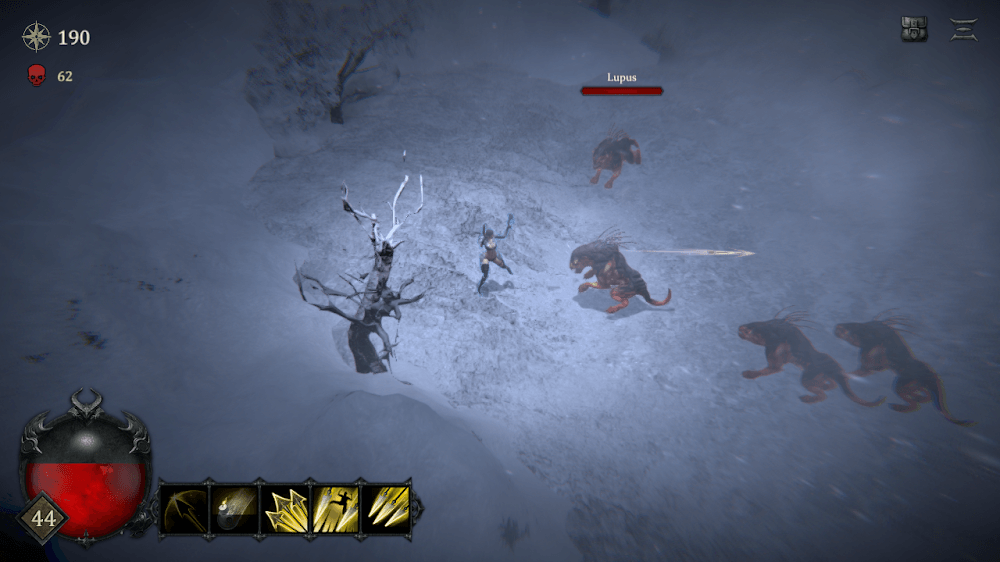
Task: Activate the single arrow shot skill
Action: (x=184, y=508)
